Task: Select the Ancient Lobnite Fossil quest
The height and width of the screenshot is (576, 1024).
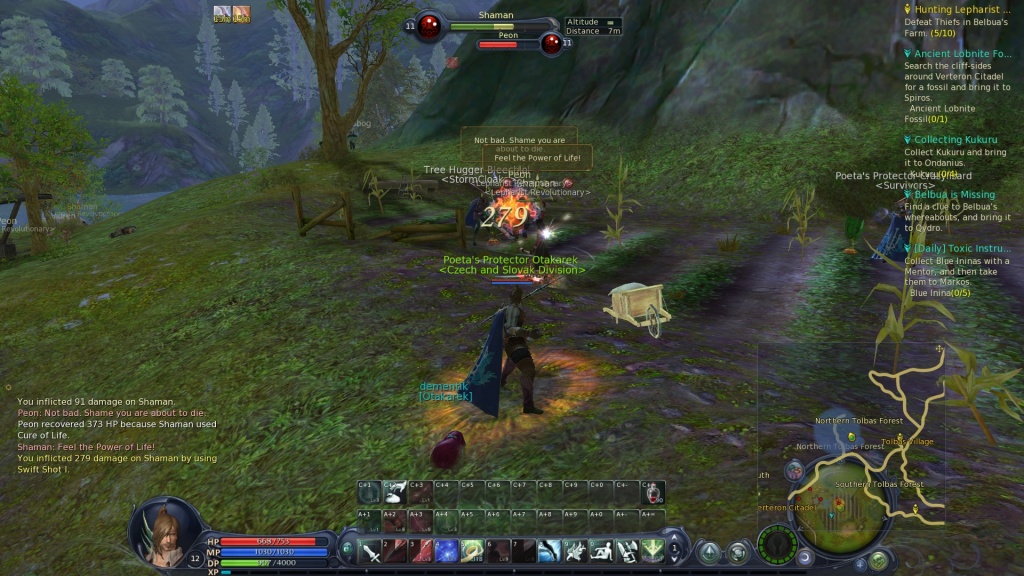Action: click(961, 54)
